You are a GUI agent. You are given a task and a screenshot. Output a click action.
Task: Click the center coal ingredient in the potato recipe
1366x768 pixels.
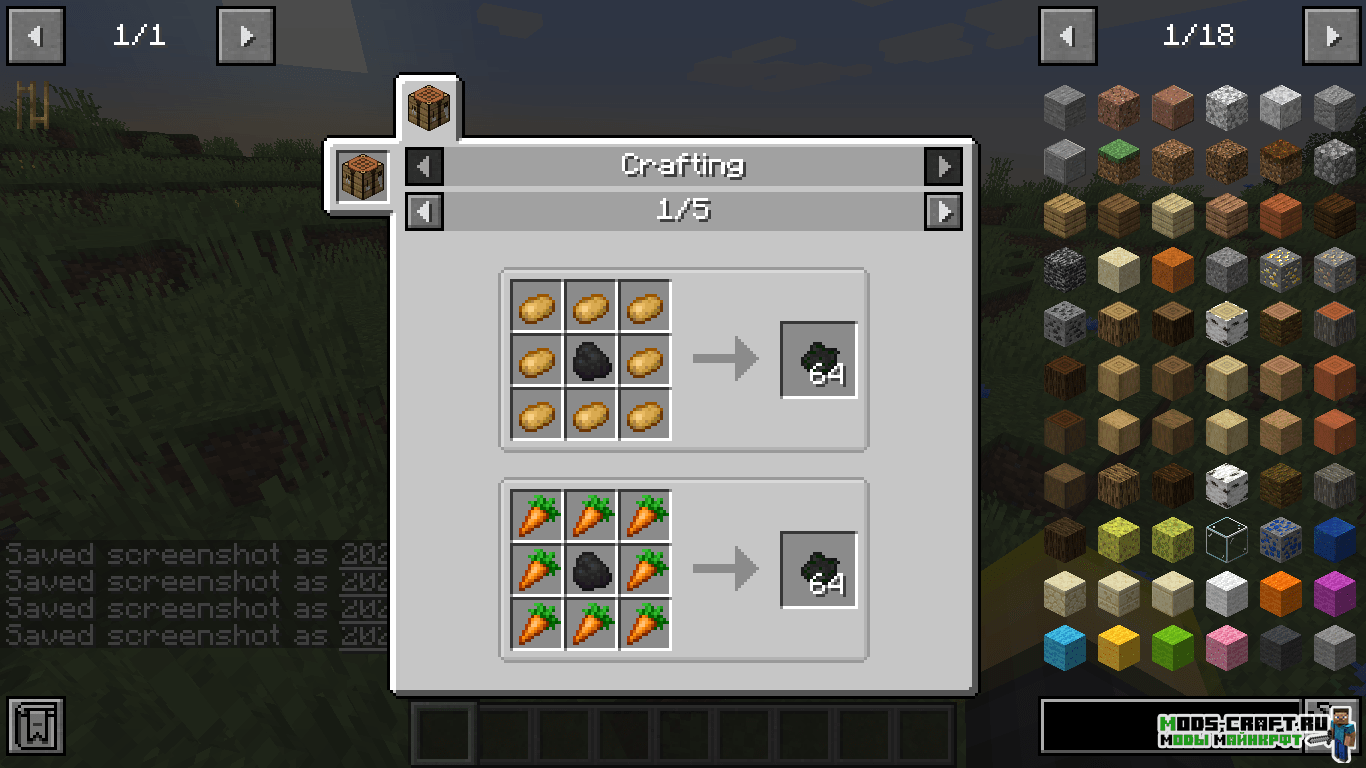(592, 360)
